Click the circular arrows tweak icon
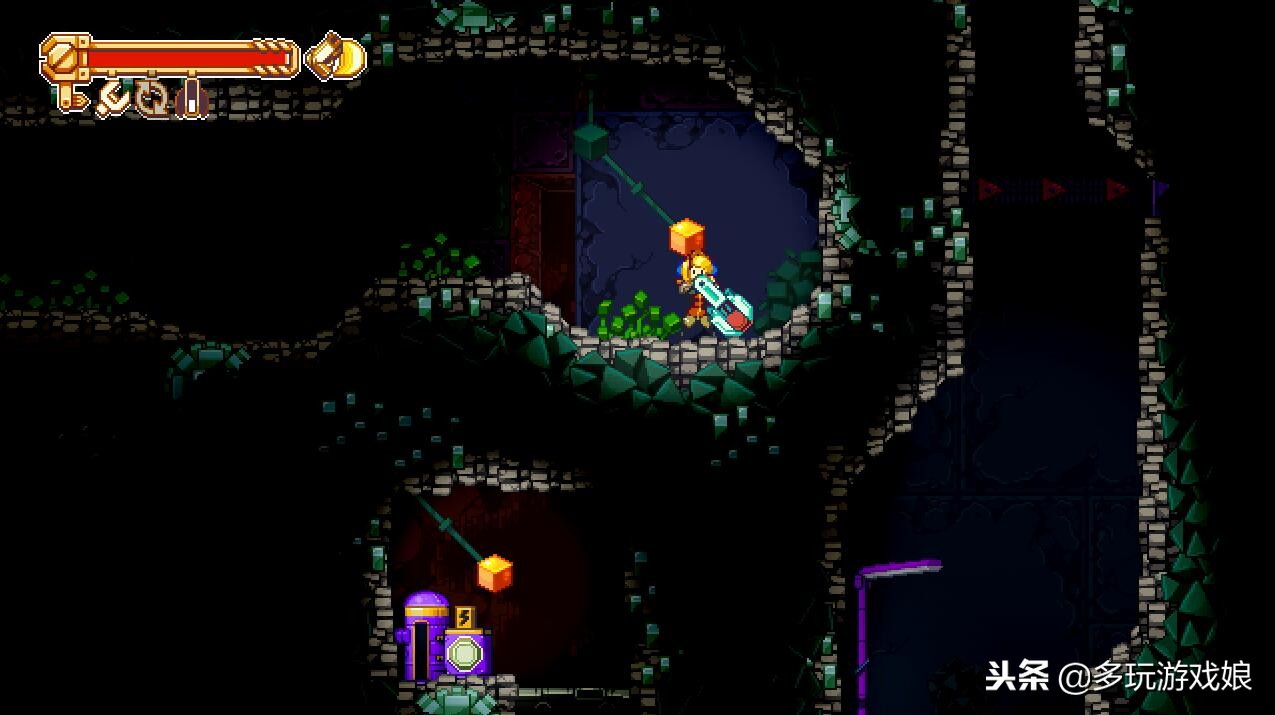The image size is (1275, 715). point(153,99)
